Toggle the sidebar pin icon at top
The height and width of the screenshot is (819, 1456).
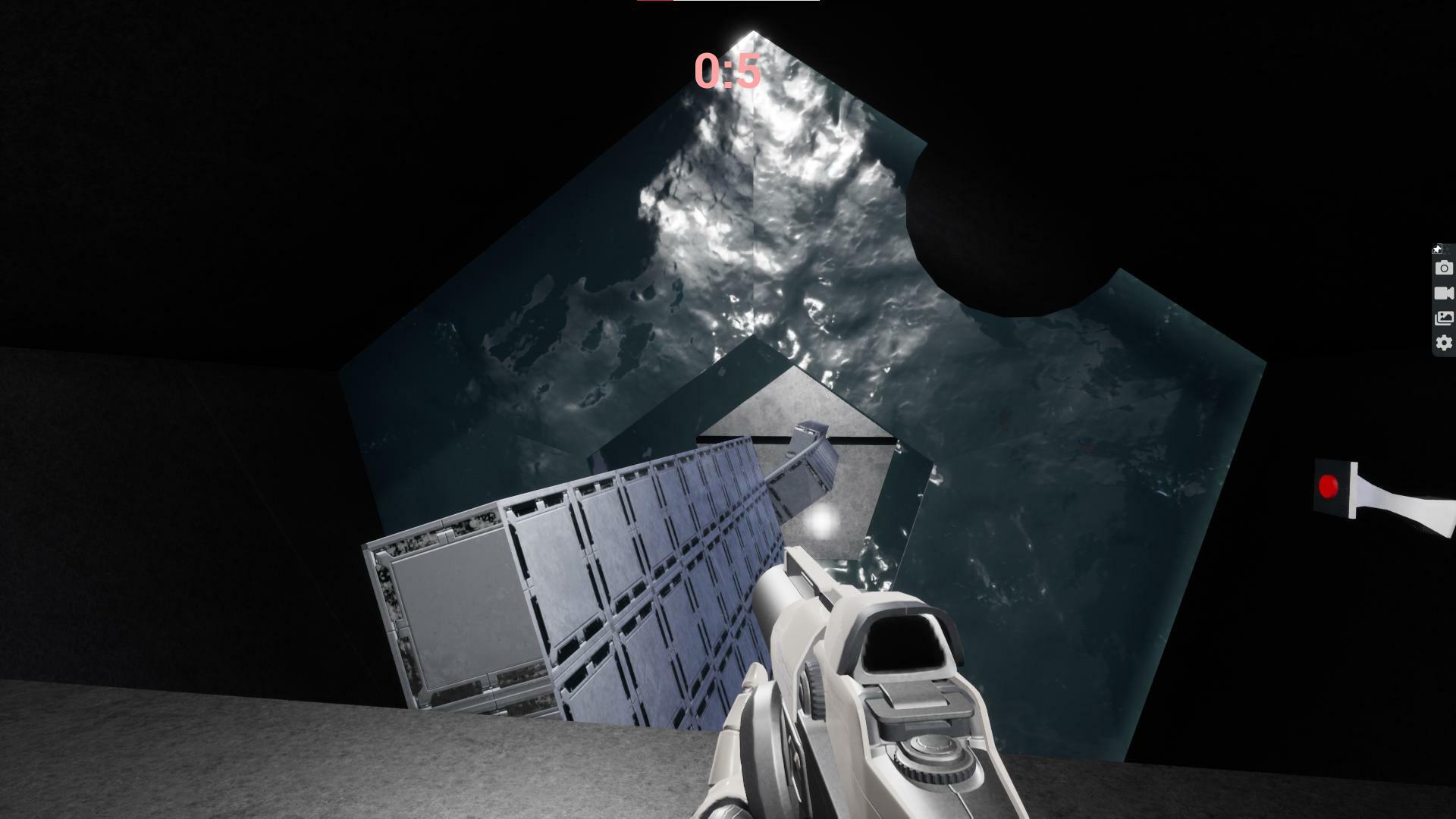(1439, 249)
